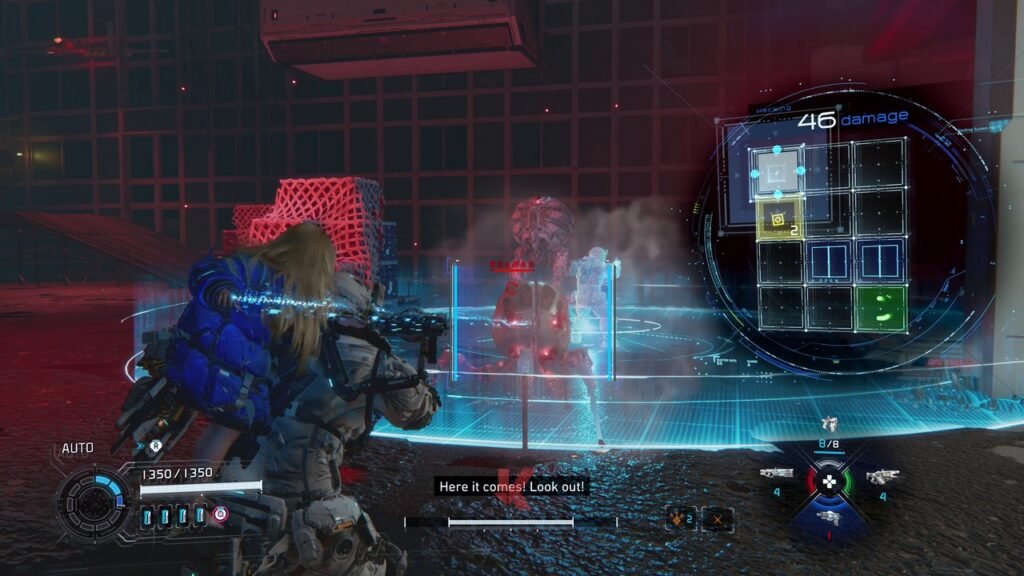The height and width of the screenshot is (576, 1024).
Task: Choose the bottom weapon on the blue wedge
Action: point(829,516)
